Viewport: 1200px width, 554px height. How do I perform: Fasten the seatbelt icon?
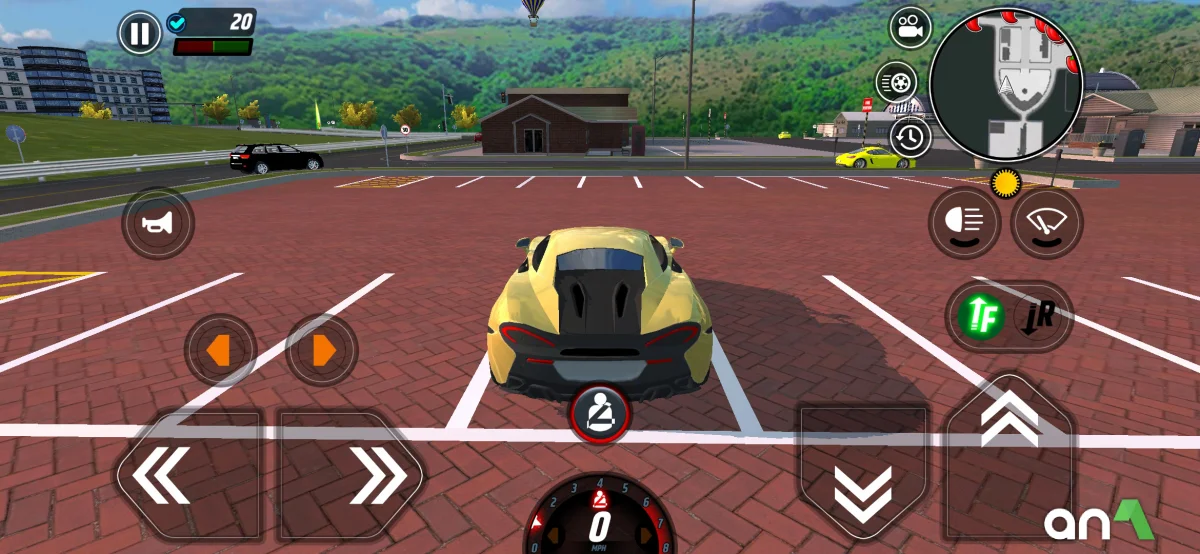[600, 412]
